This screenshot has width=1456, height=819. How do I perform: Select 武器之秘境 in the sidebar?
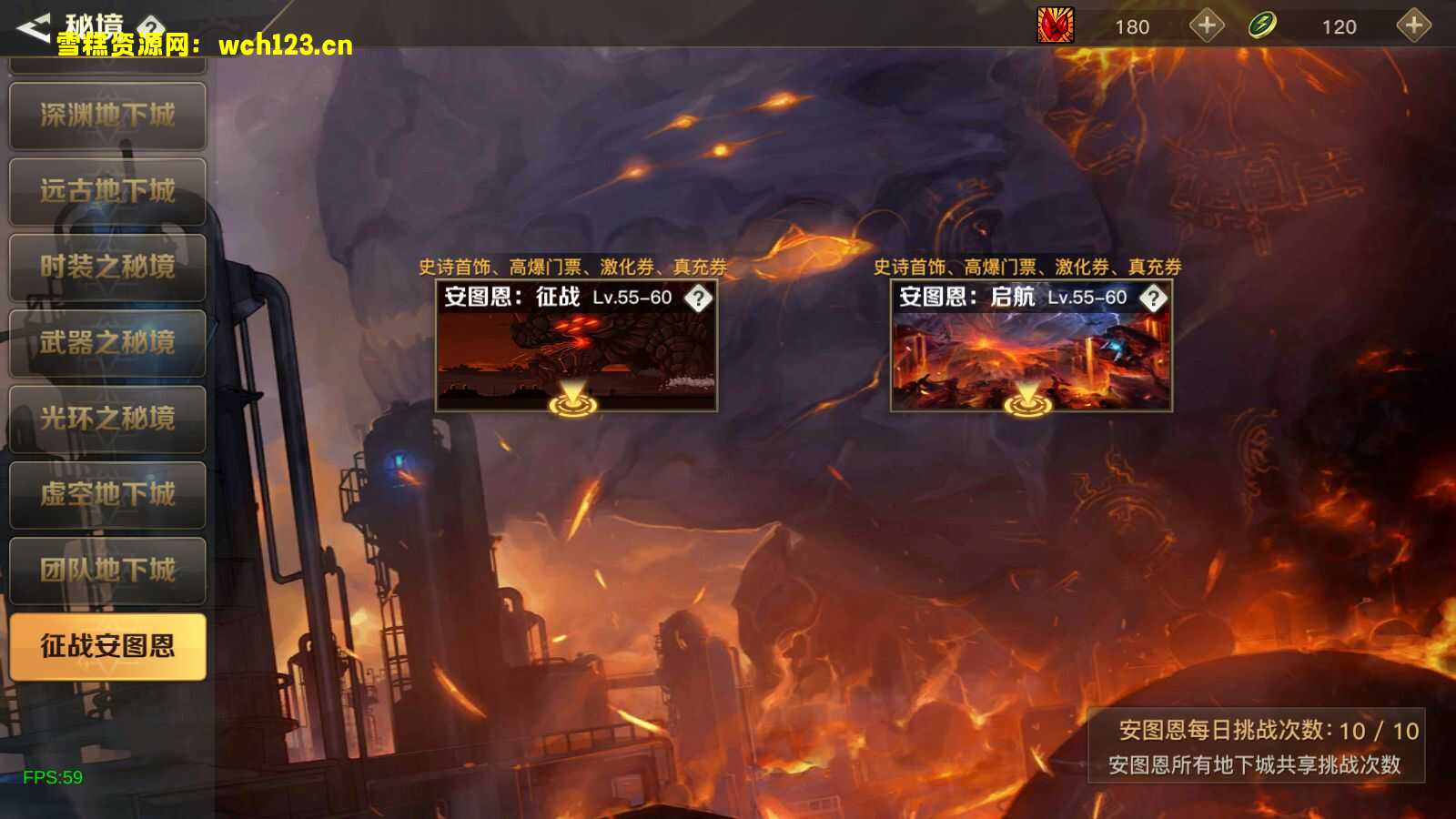tap(107, 343)
